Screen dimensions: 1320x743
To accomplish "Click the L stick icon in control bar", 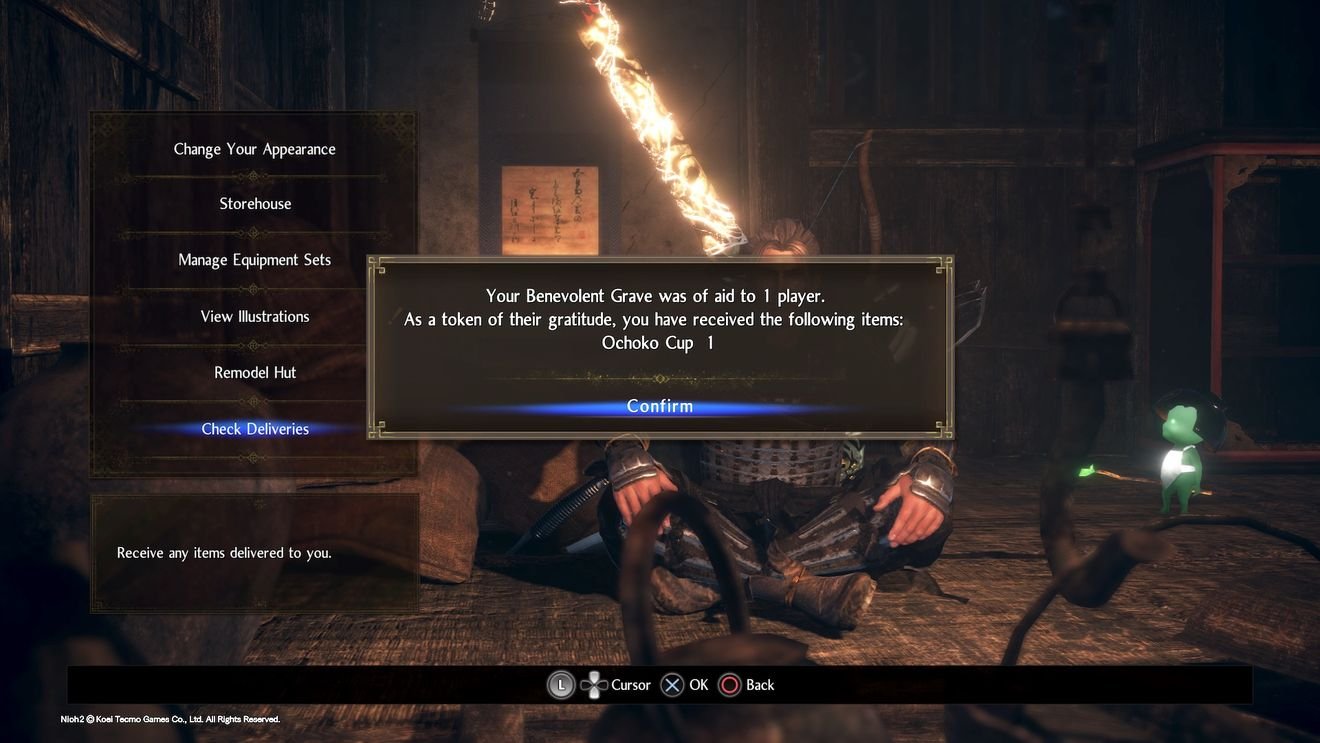I will [x=560, y=684].
